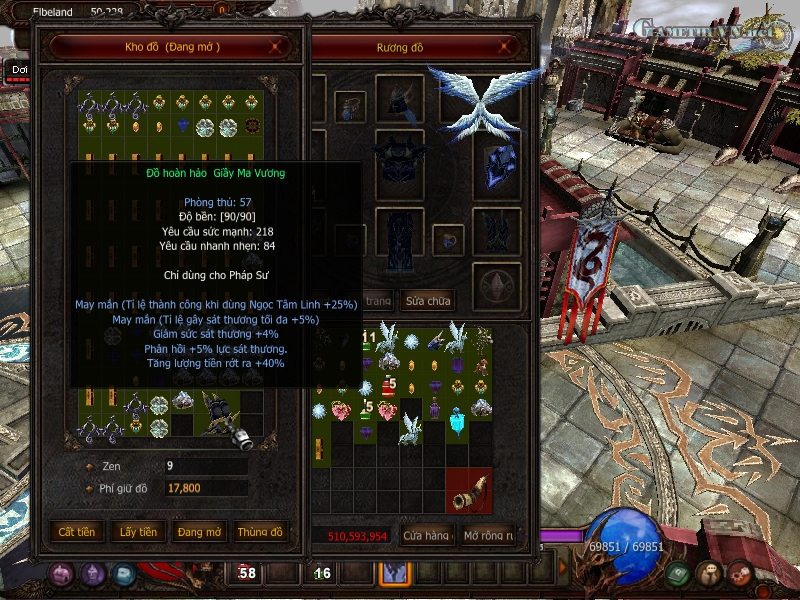The width and height of the screenshot is (800, 600).
Task: Select the hammer item in the warehouse
Action: (222, 414)
